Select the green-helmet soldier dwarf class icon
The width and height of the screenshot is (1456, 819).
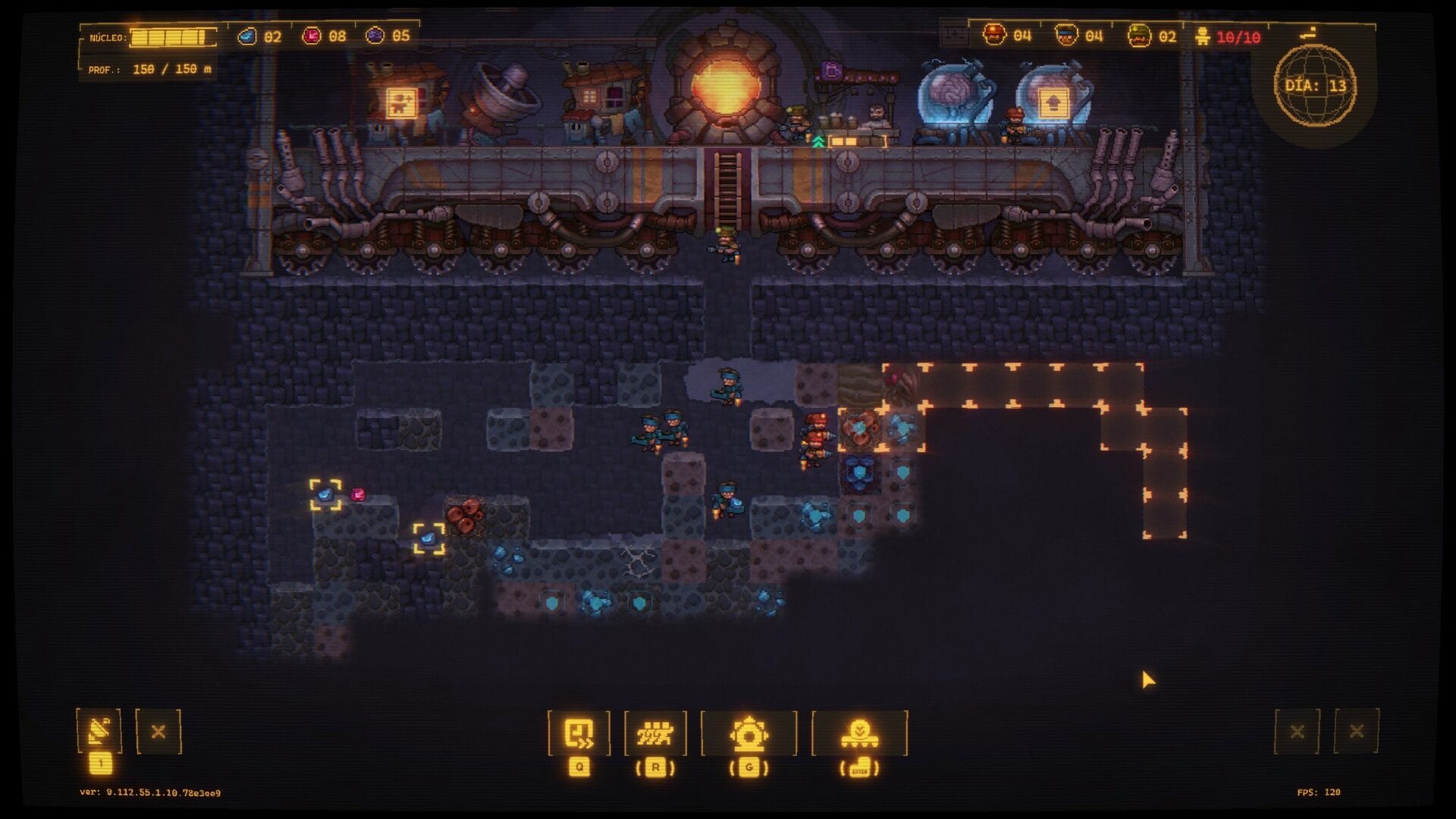point(1138,36)
